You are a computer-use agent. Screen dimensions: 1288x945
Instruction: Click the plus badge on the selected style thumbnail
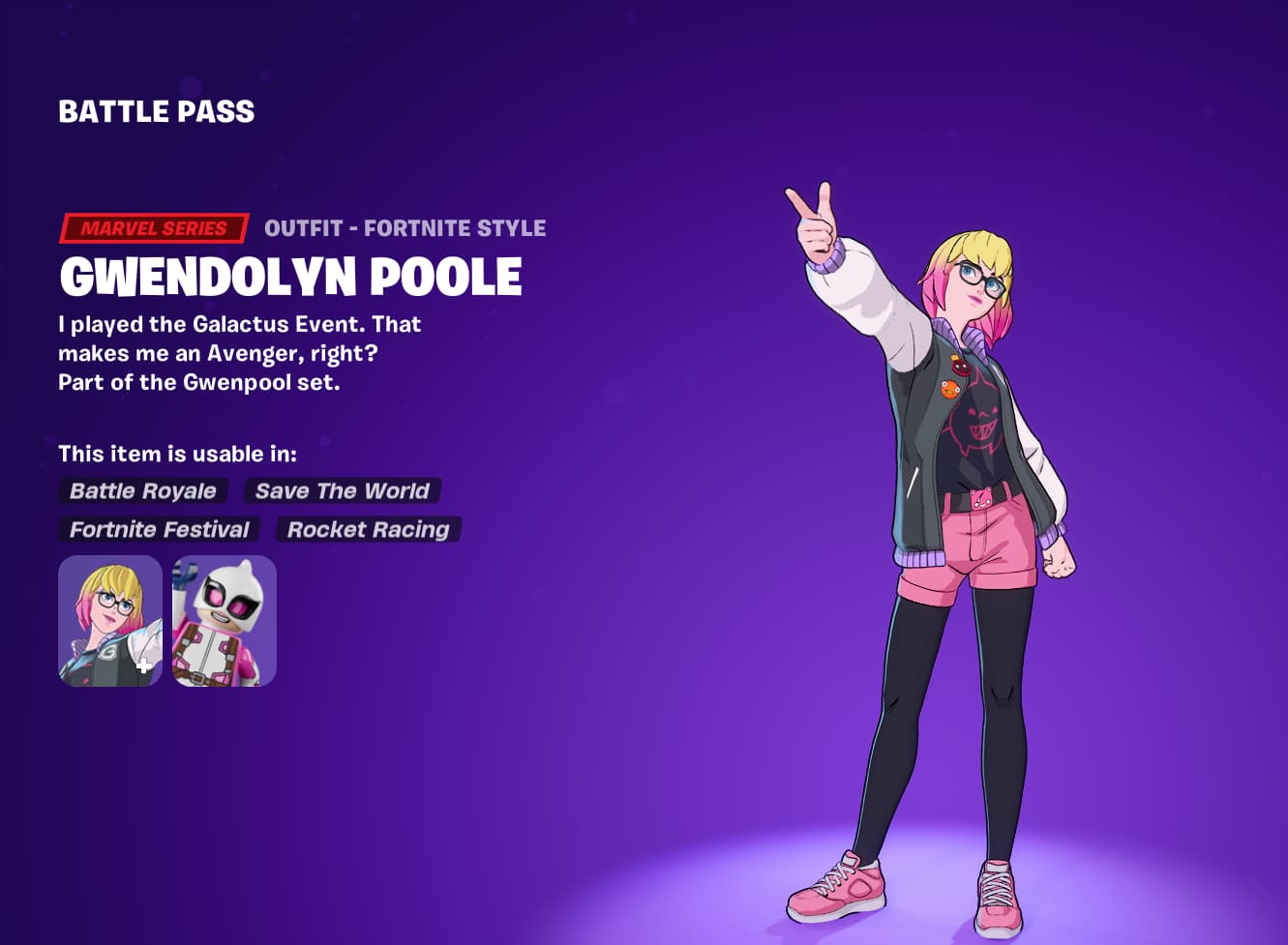[143, 665]
